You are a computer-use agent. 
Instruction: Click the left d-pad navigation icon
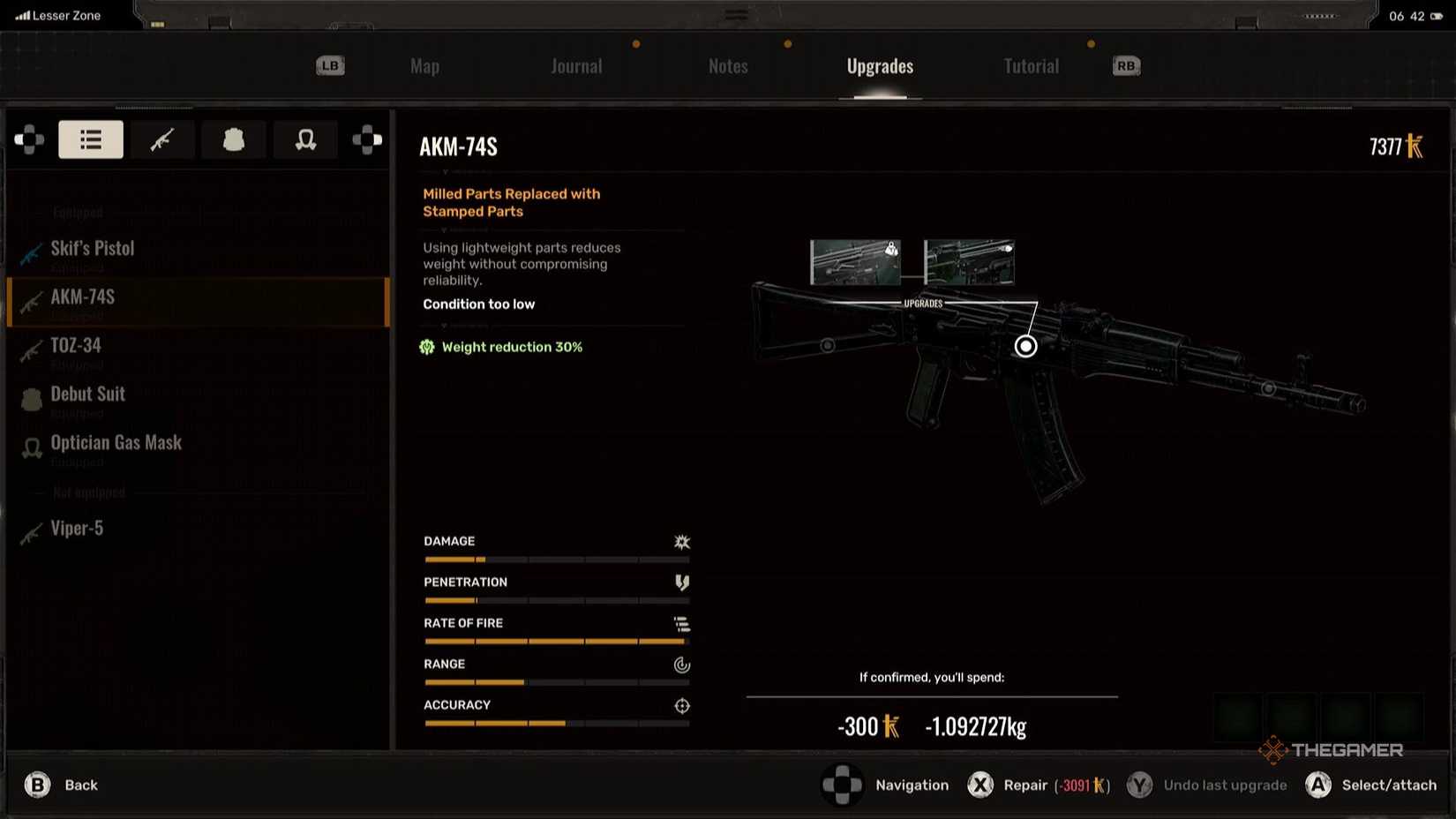click(x=29, y=139)
